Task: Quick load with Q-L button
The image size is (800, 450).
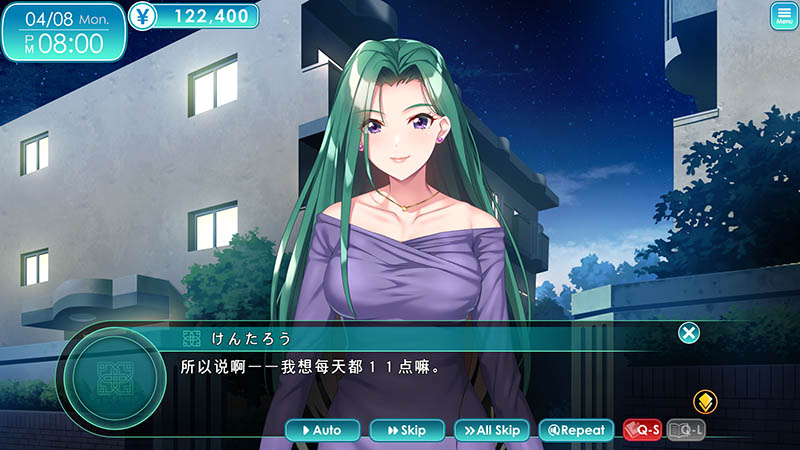Action: pos(686,430)
